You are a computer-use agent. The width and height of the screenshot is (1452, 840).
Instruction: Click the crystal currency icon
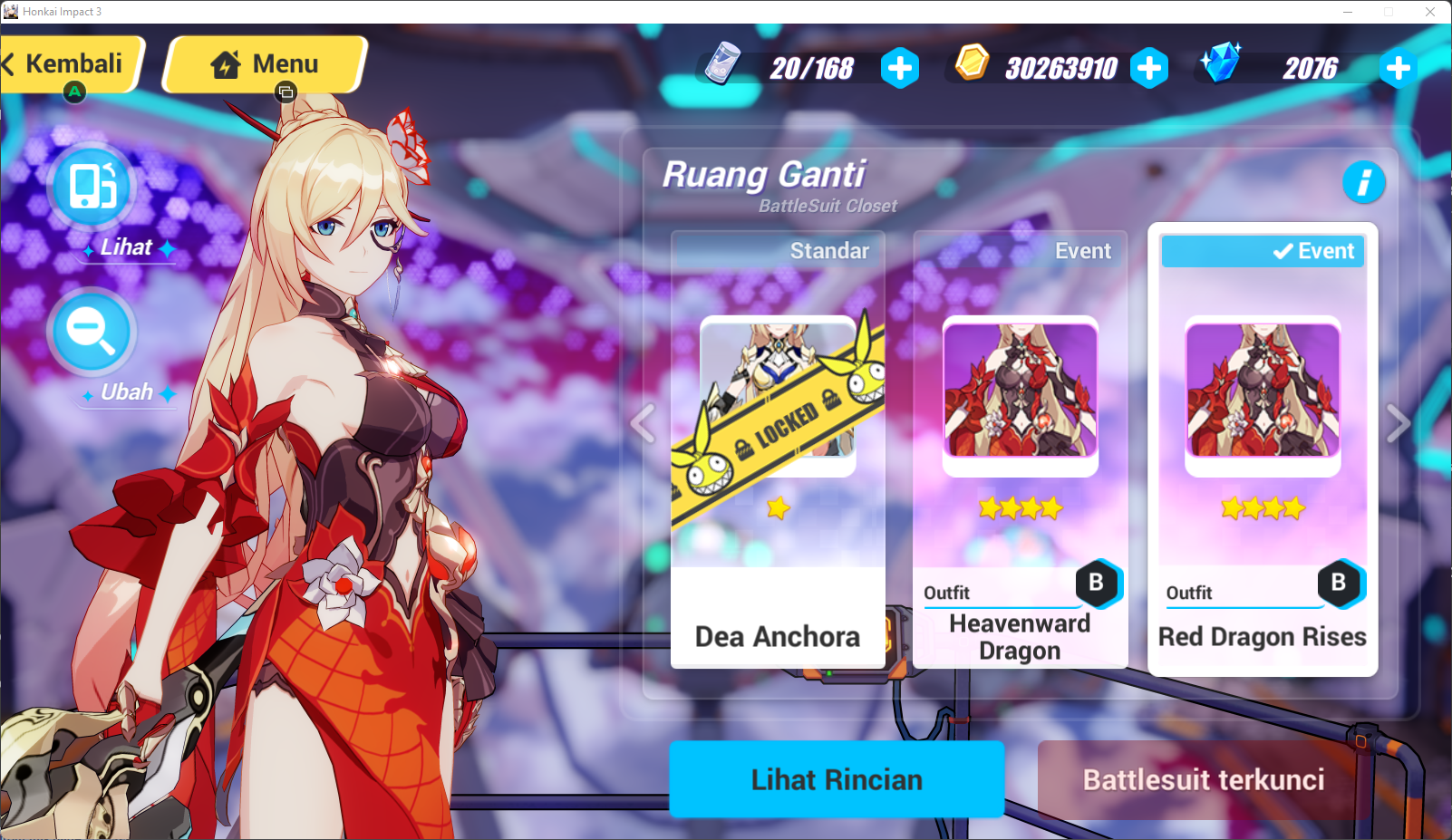point(1222,65)
